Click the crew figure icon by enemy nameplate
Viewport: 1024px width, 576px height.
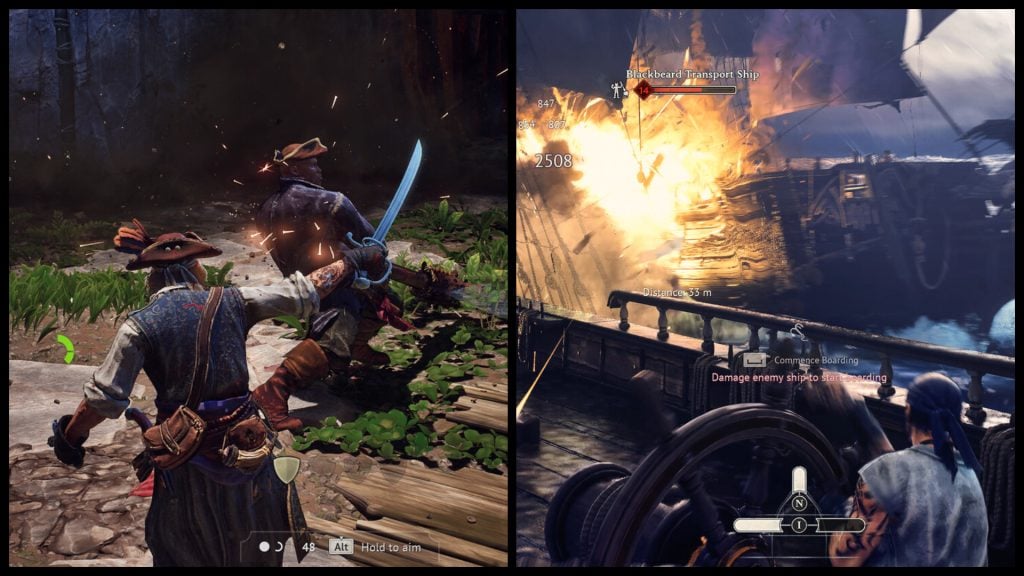[x=618, y=90]
